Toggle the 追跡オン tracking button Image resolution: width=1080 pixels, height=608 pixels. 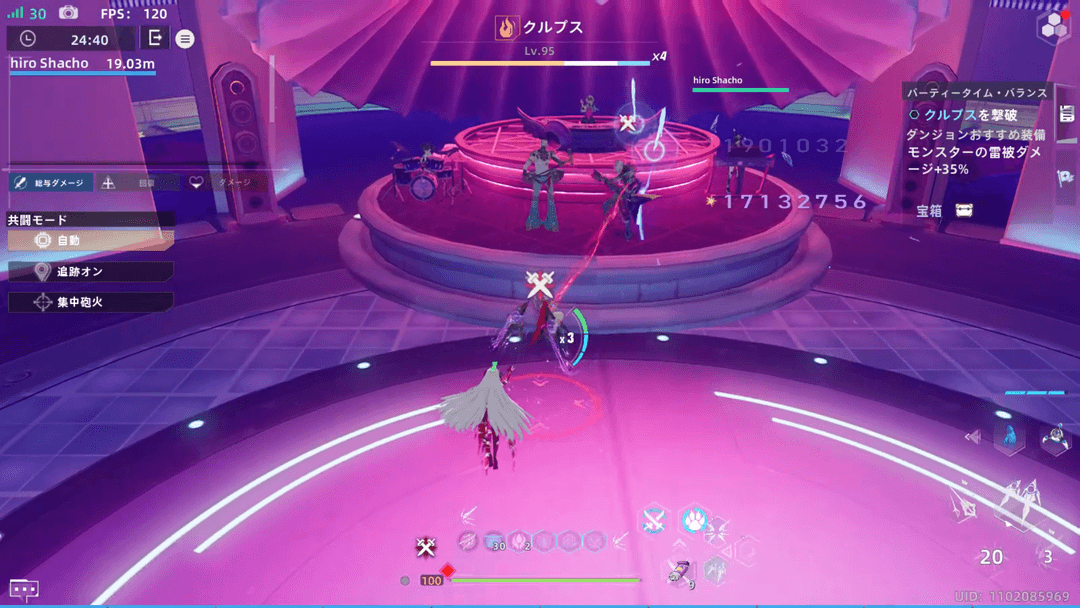tap(90, 272)
